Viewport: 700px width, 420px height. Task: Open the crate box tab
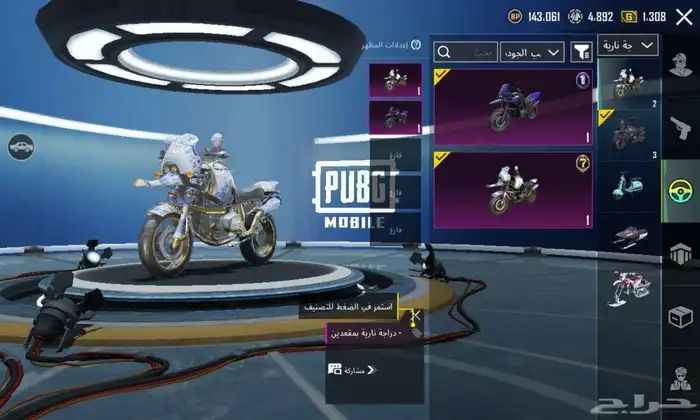pos(680,318)
